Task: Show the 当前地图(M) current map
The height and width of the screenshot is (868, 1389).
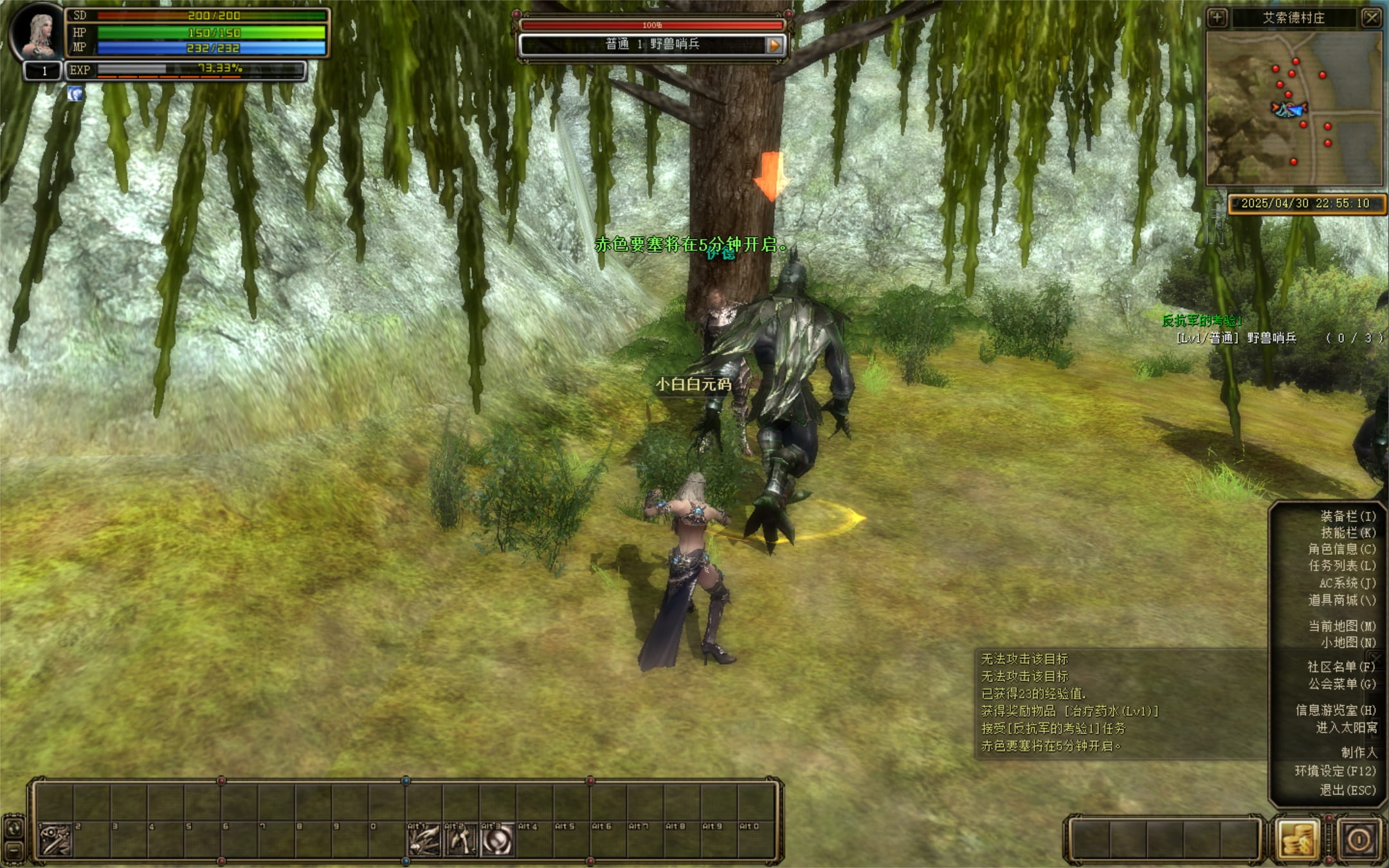Action: point(1341,626)
